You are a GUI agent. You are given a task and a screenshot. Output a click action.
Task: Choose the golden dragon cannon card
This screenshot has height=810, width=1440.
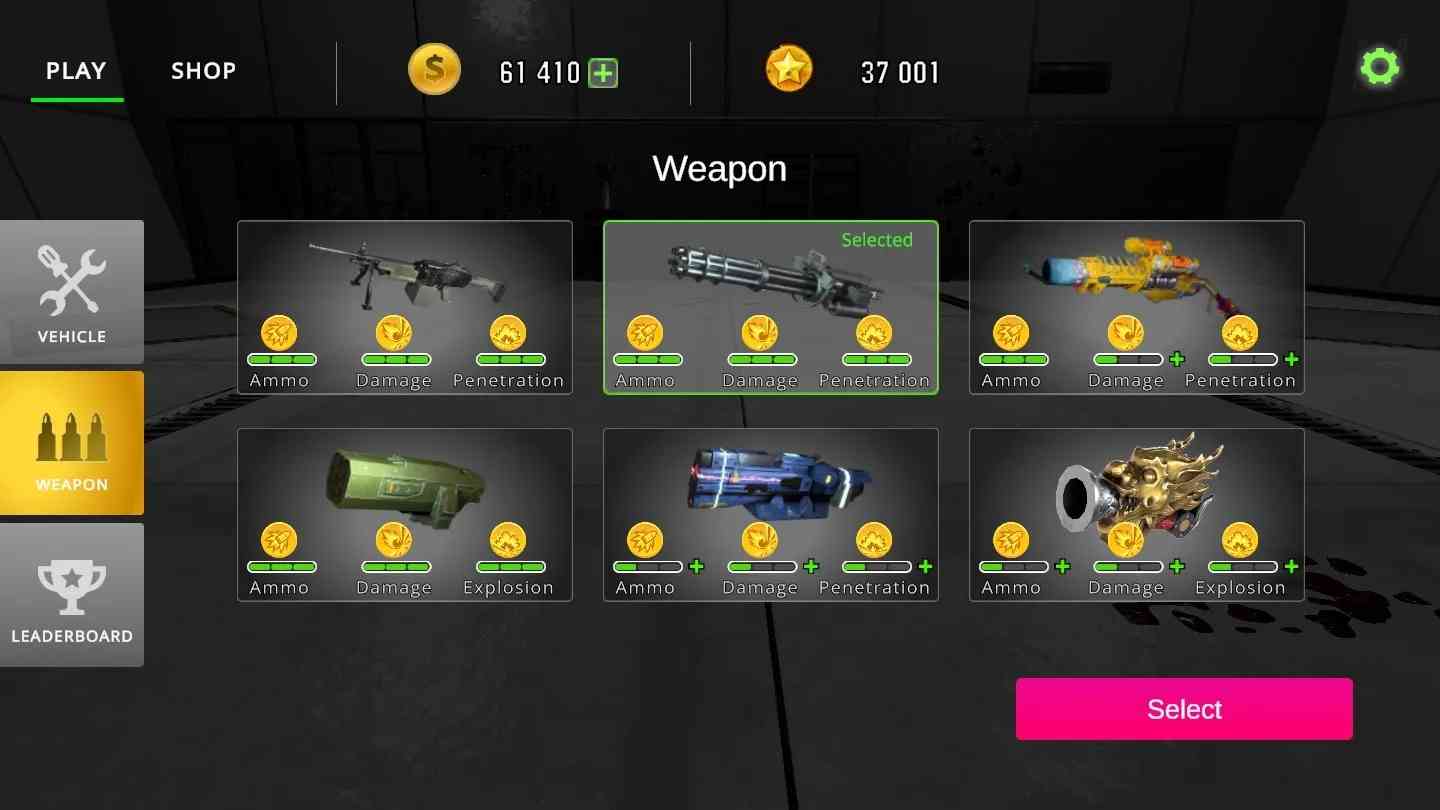click(x=1136, y=484)
